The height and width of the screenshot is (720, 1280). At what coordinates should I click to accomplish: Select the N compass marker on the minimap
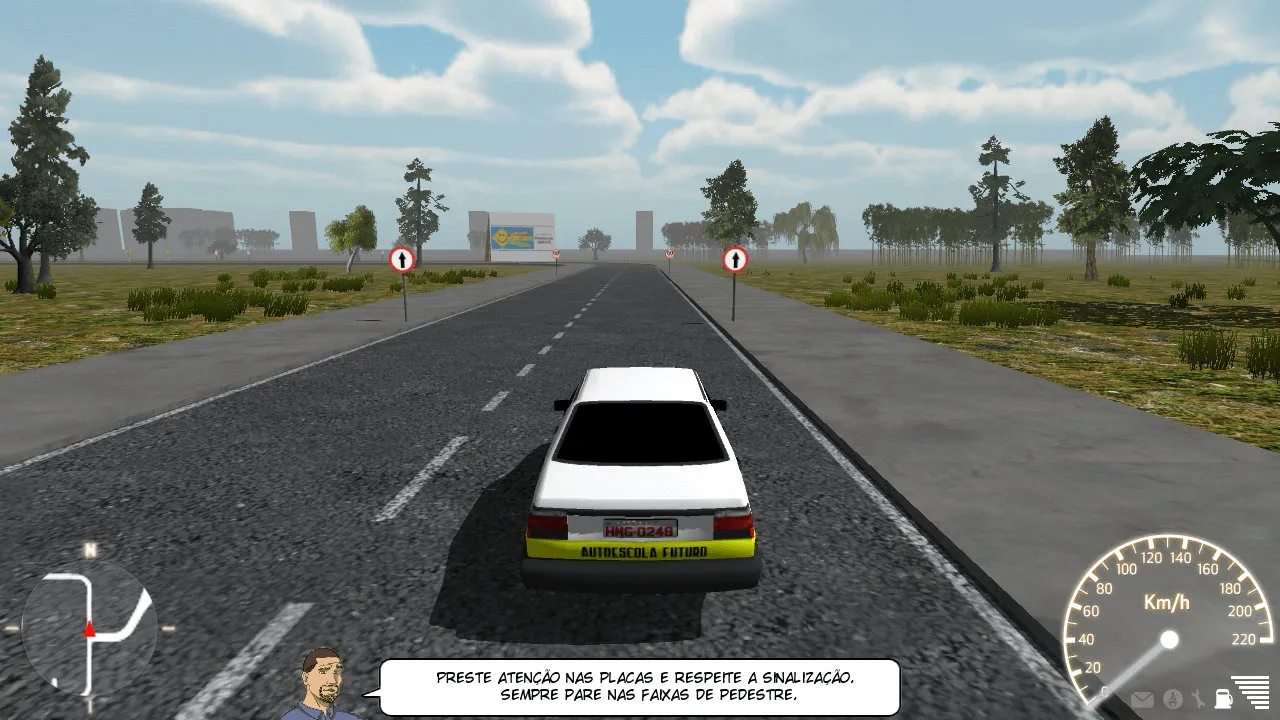tap(90, 551)
